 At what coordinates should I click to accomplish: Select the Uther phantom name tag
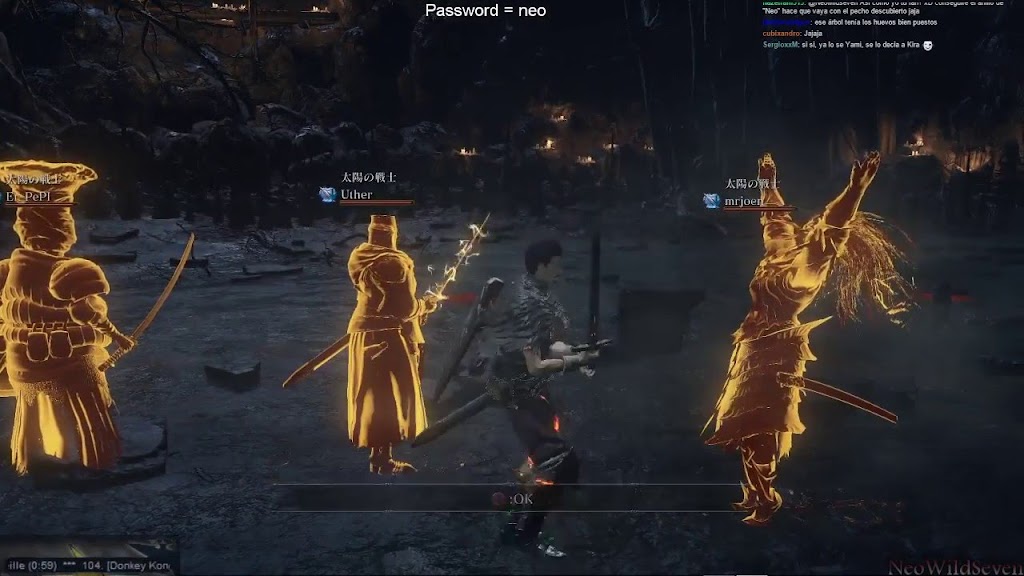point(356,195)
